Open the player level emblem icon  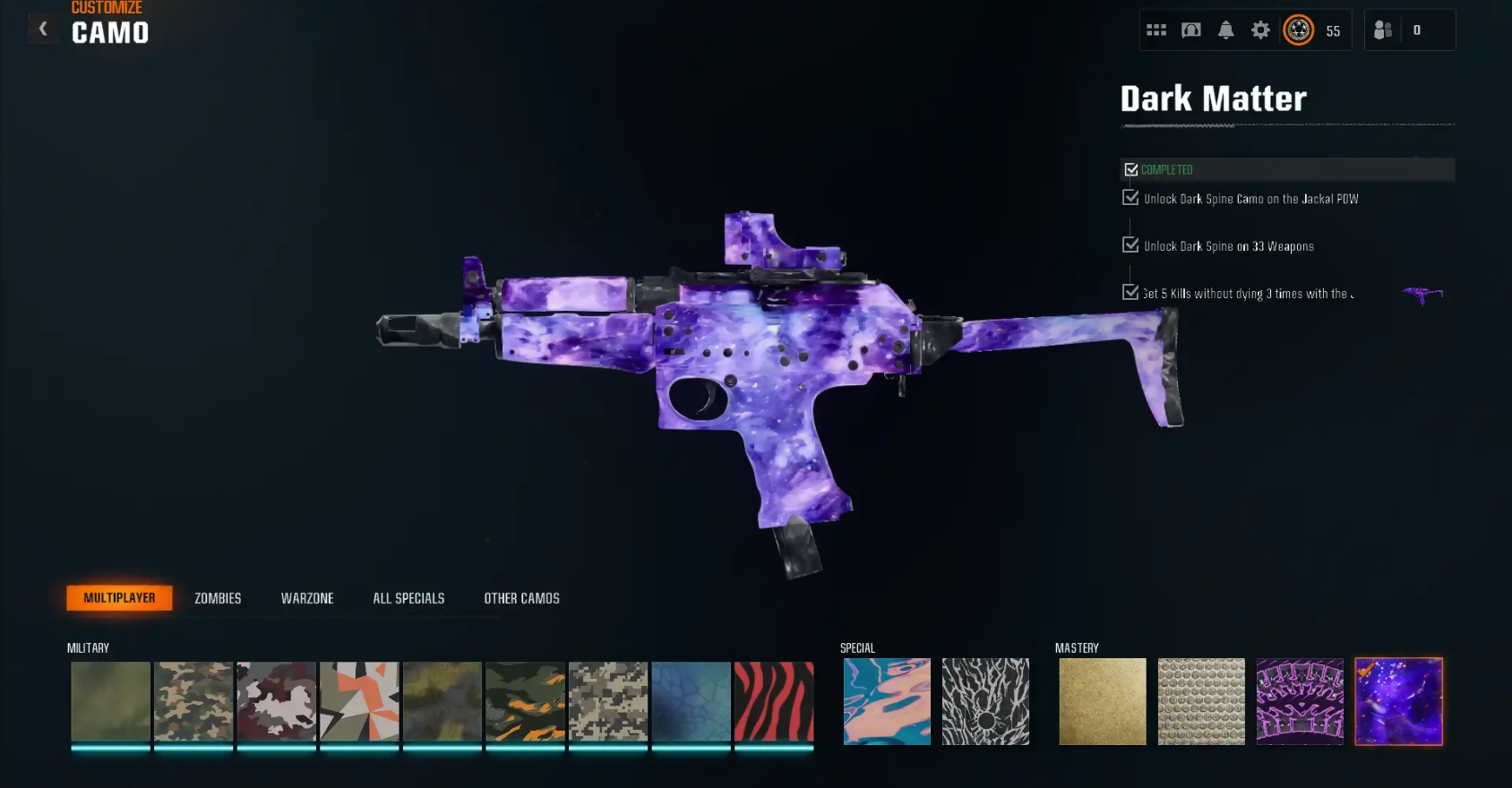1298,30
